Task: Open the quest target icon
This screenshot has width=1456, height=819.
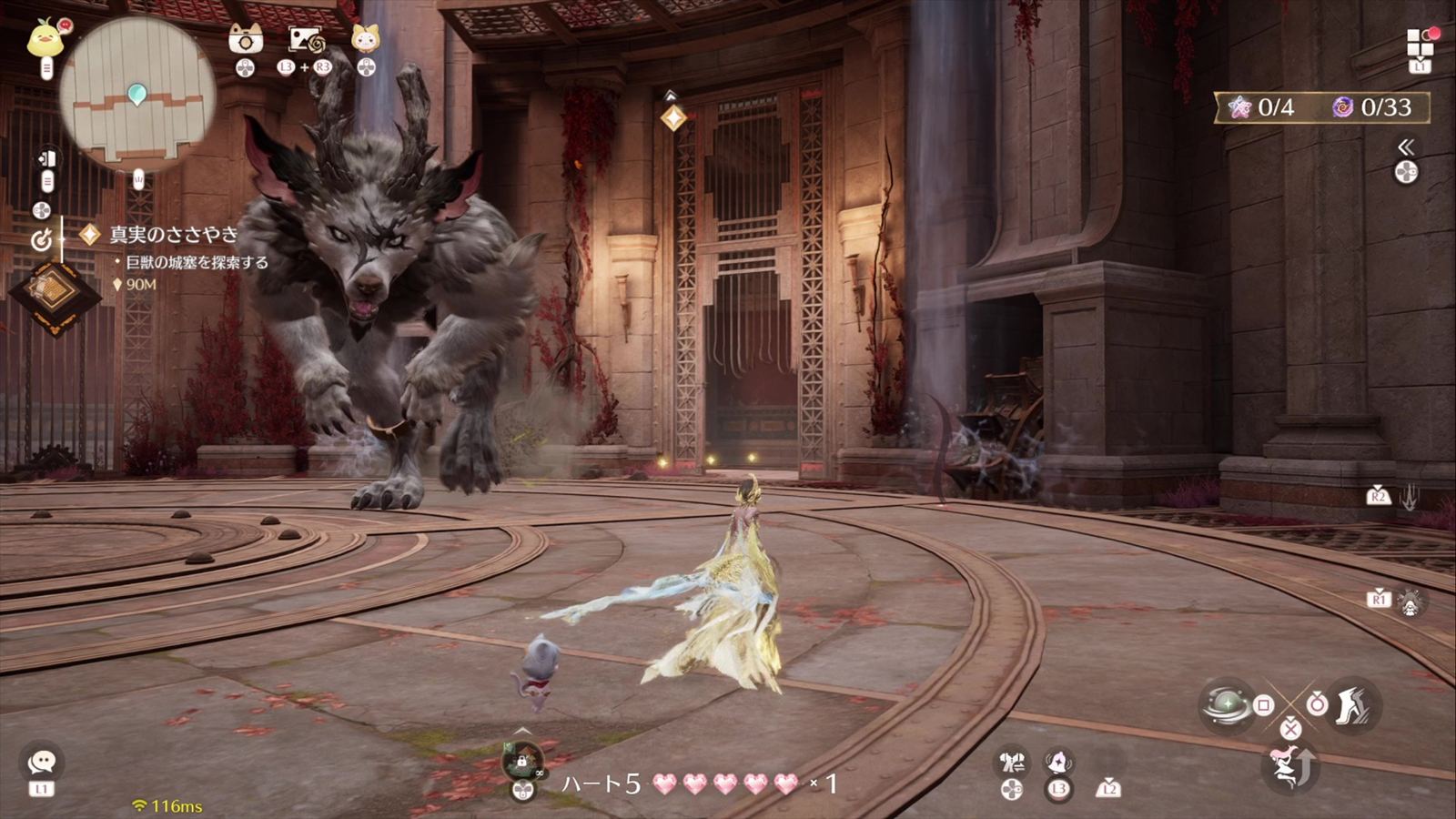Action: click(x=41, y=239)
